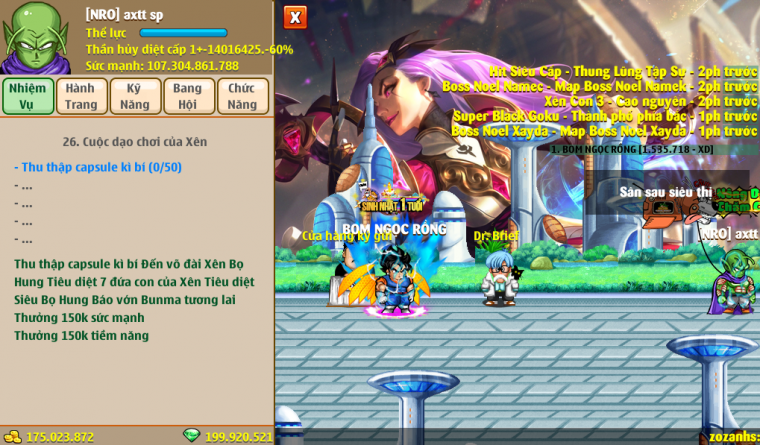Viewport: 760px width, 445px height.
Task: Click the Piccolo character portrait
Action: pyautogui.click(x=36, y=37)
